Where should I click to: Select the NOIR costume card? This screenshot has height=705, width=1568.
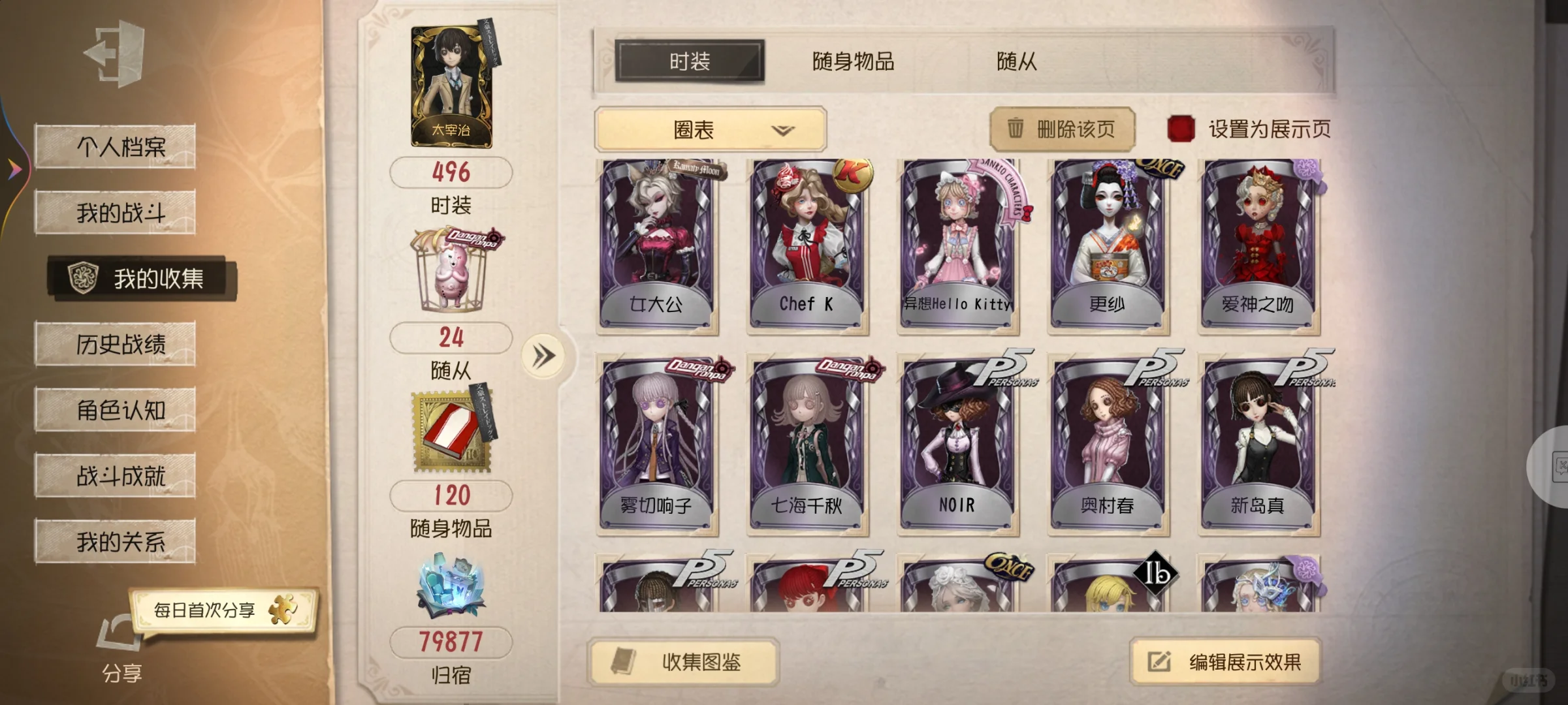(956, 437)
